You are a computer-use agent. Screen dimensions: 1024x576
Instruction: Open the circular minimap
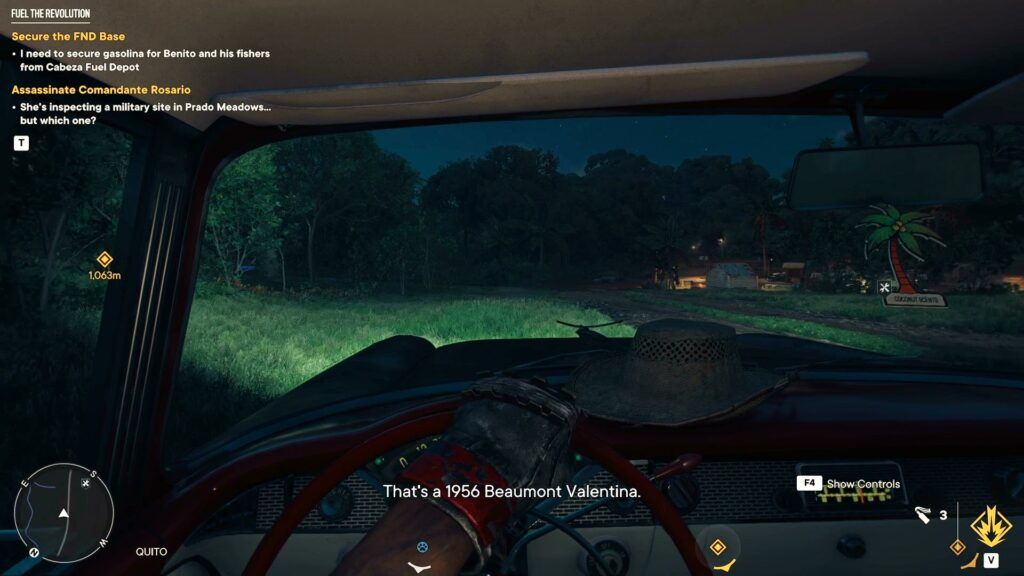[63, 513]
